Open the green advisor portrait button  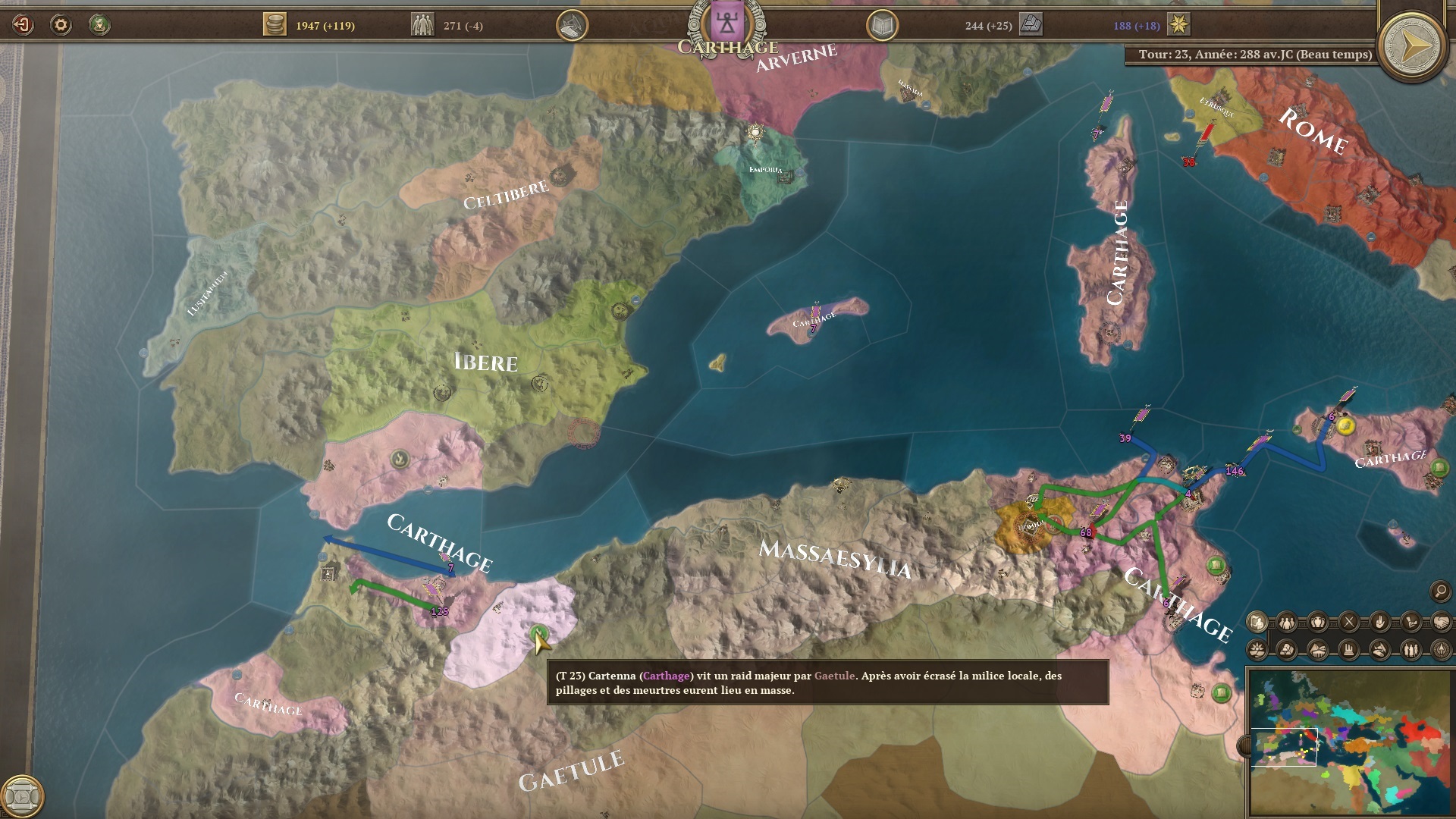click(x=99, y=25)
